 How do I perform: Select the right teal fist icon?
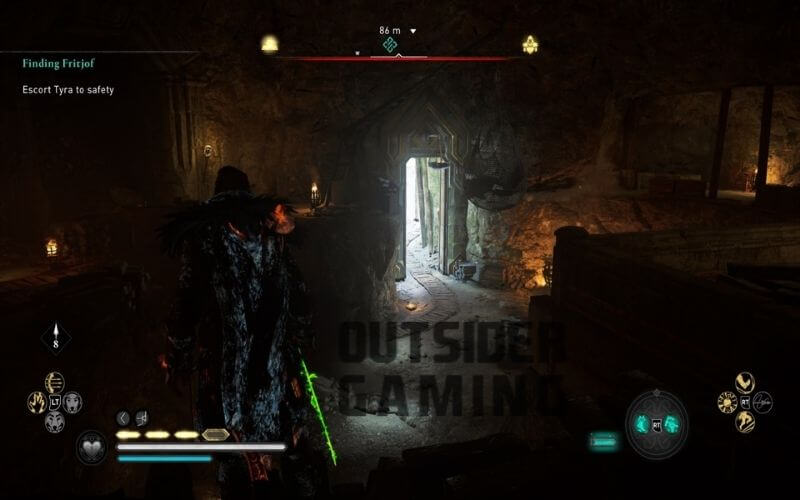(672, 424)
